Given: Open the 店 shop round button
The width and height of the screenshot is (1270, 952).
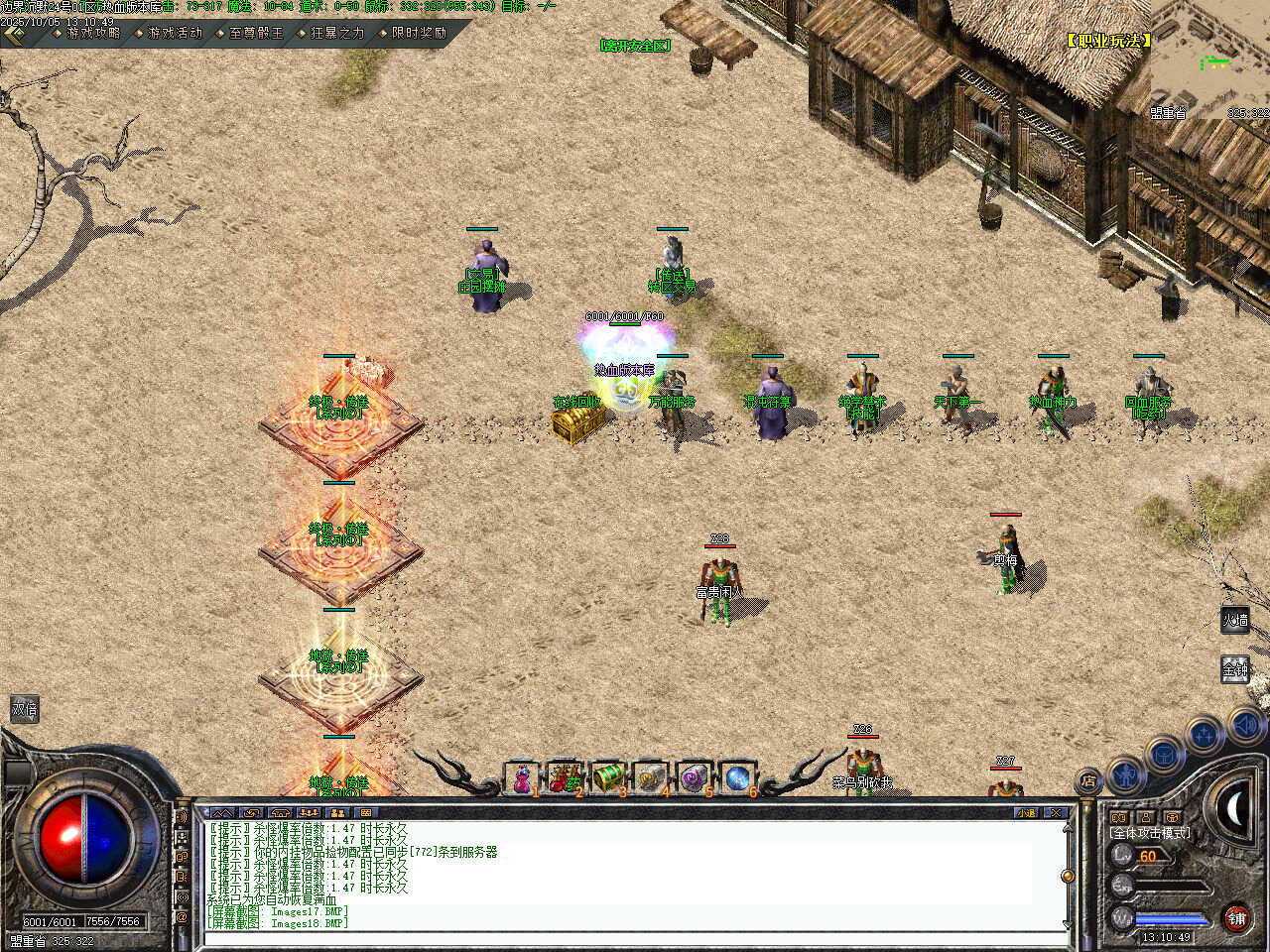Looking at the screenshot, I should pos(1089,780).
